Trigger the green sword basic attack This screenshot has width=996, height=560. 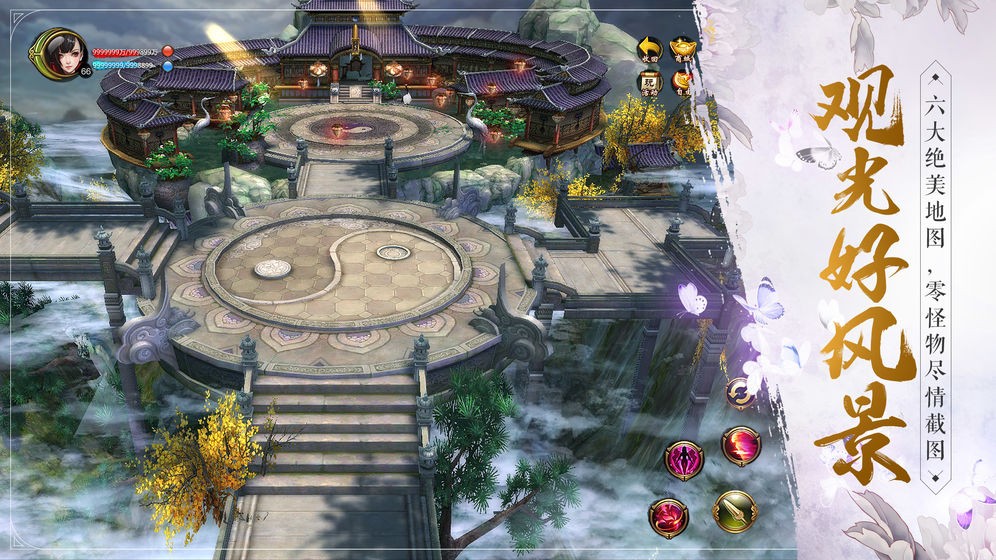[734, 512]
